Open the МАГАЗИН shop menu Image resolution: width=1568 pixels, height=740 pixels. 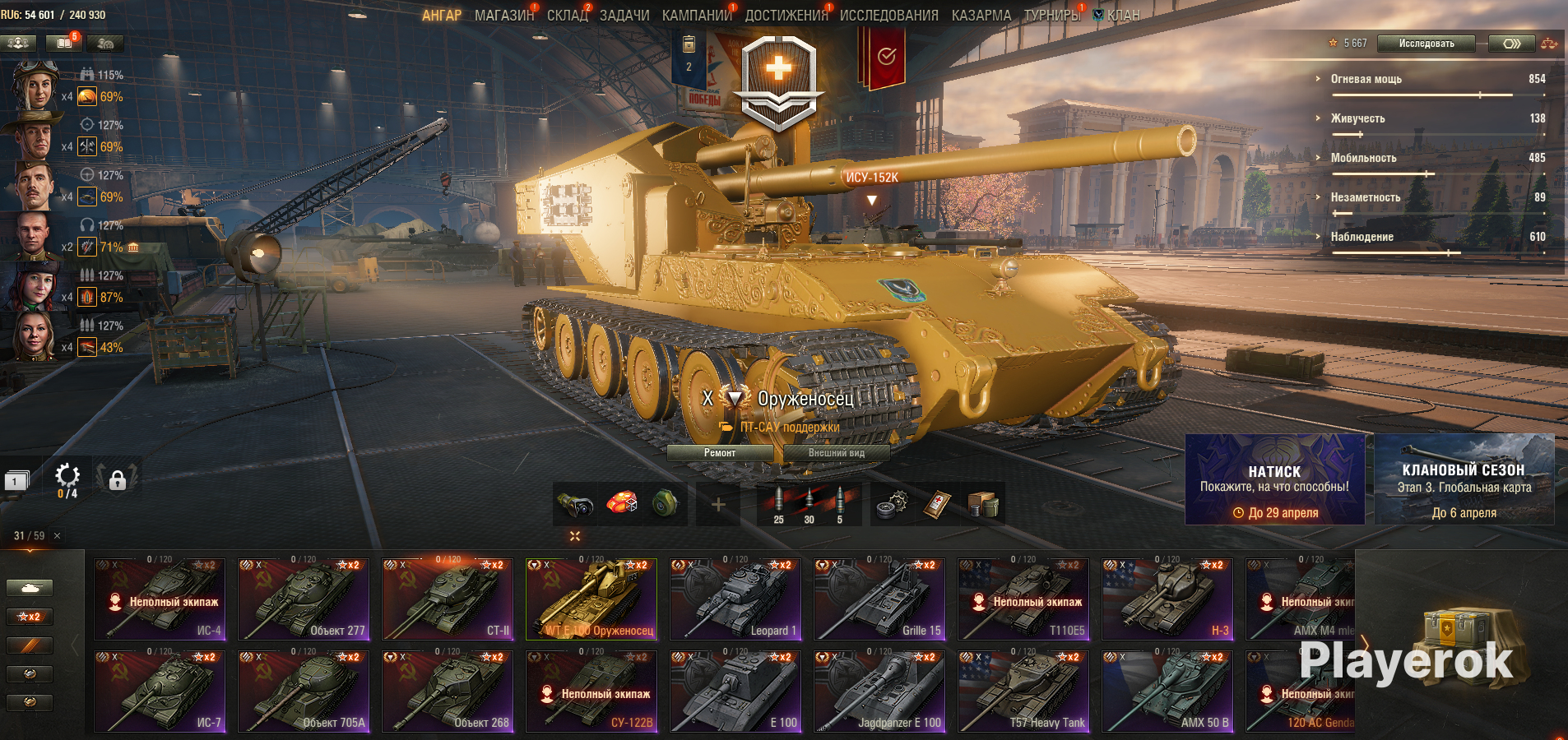click(x=503, y=16)
